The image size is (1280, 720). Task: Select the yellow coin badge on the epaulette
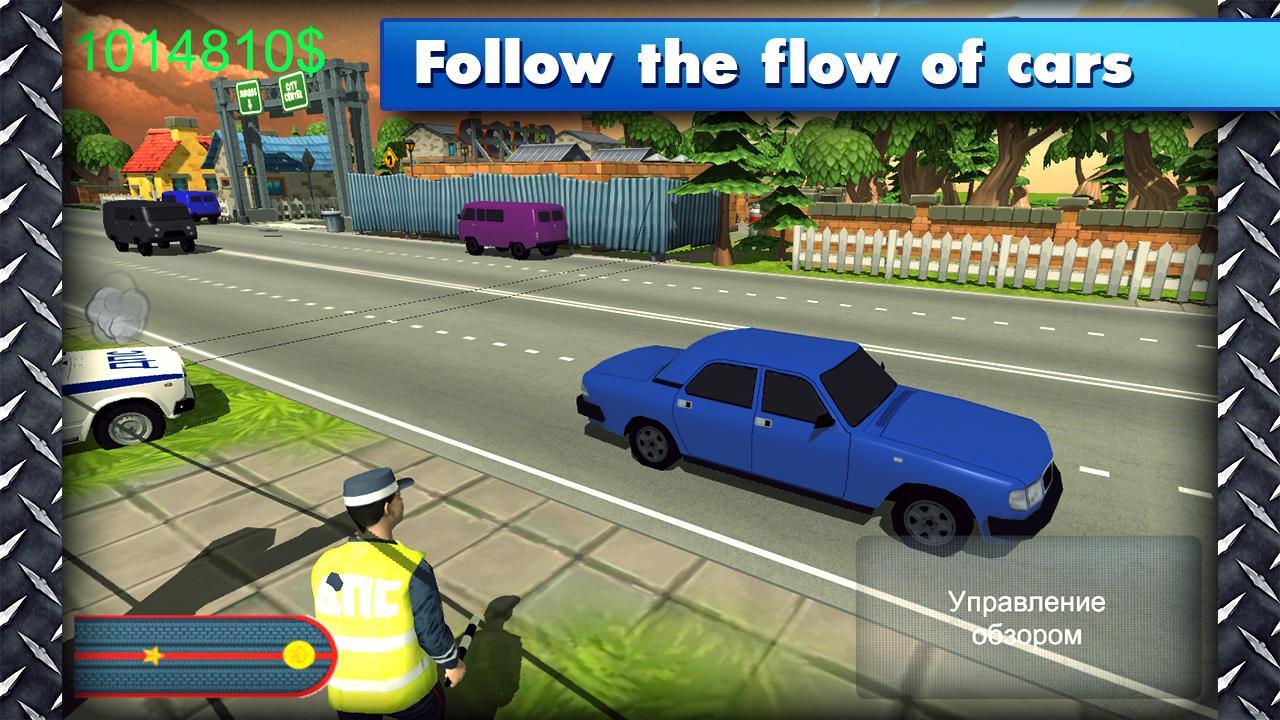(x=298, y=654)
